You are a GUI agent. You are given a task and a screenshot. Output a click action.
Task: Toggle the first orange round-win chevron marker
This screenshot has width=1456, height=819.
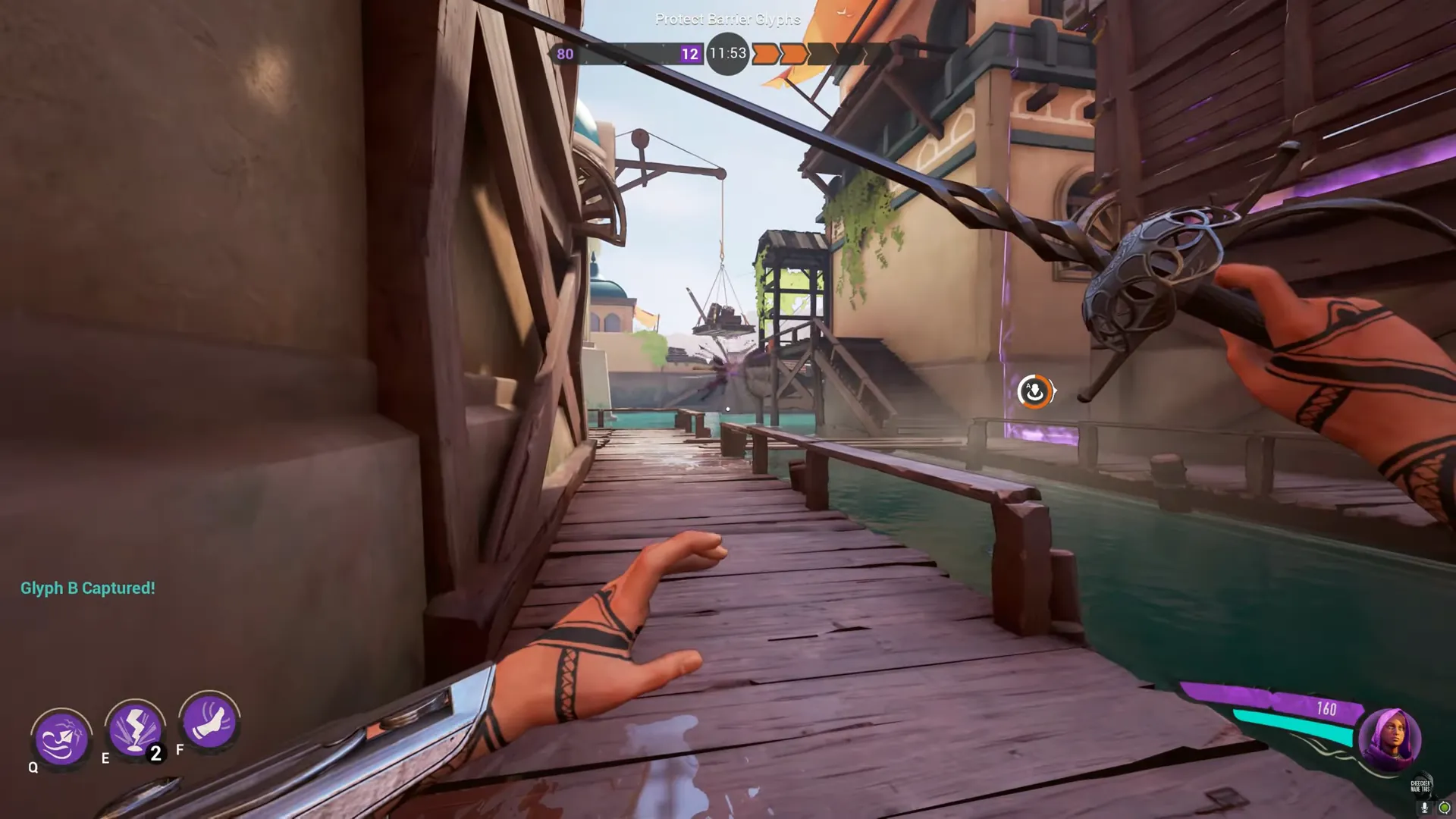(764, 53)
